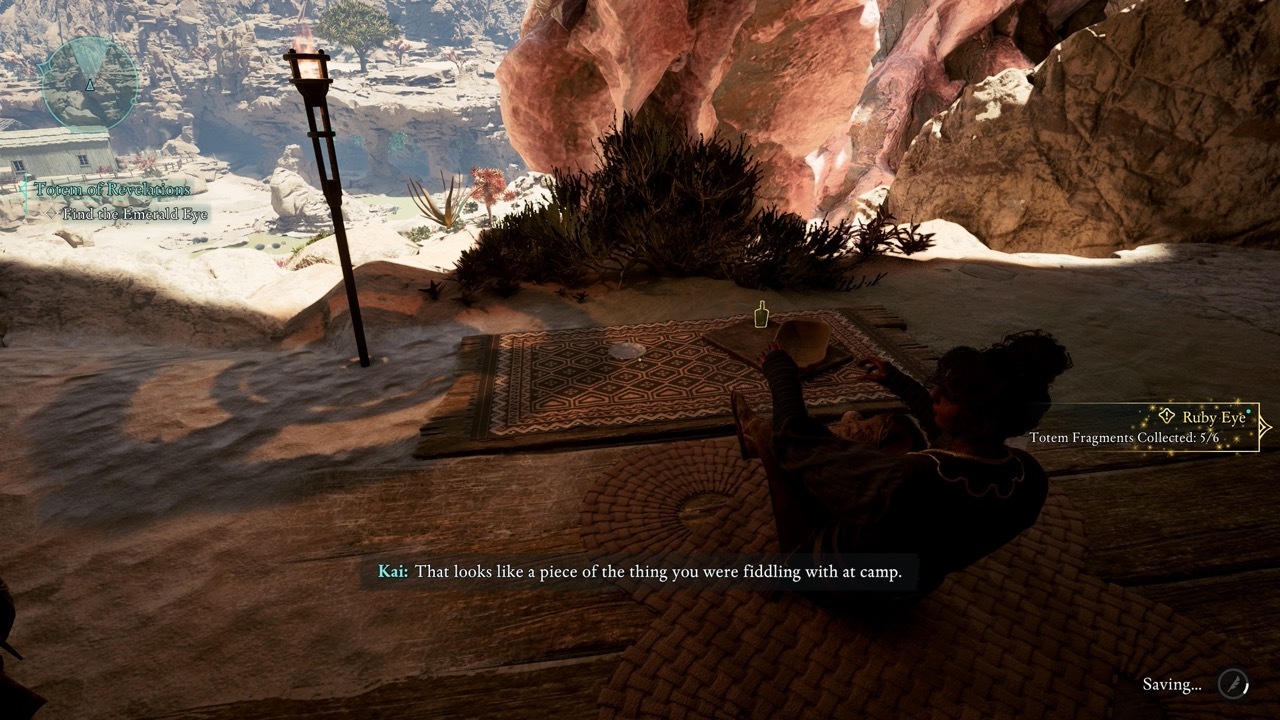The height and width of the screenshot is (720, 1280).
Task: Click the Find the Emerald Eye objective
Action: click(135, 214)
